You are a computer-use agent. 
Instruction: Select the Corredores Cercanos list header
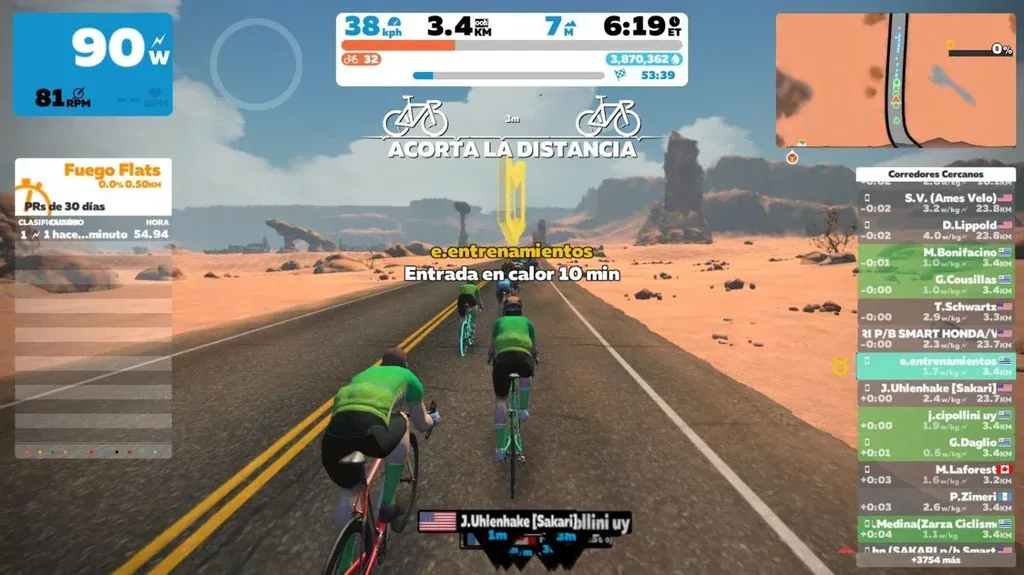point(935,174)
